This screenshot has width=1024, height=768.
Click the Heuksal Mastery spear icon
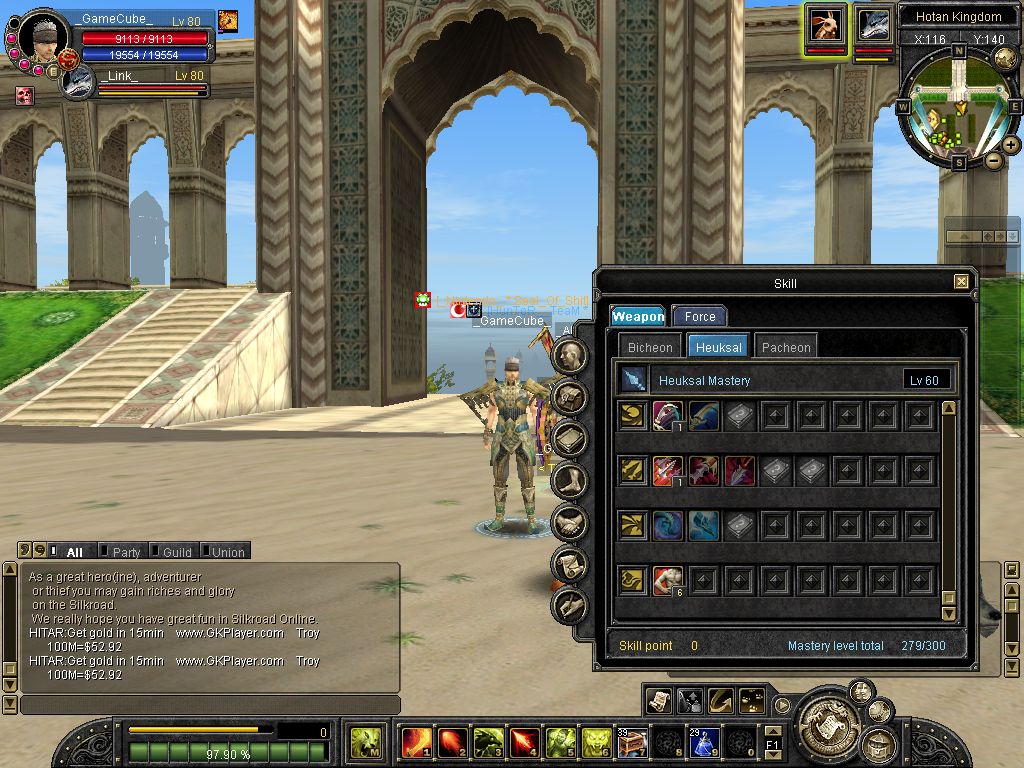pos(633,380)
